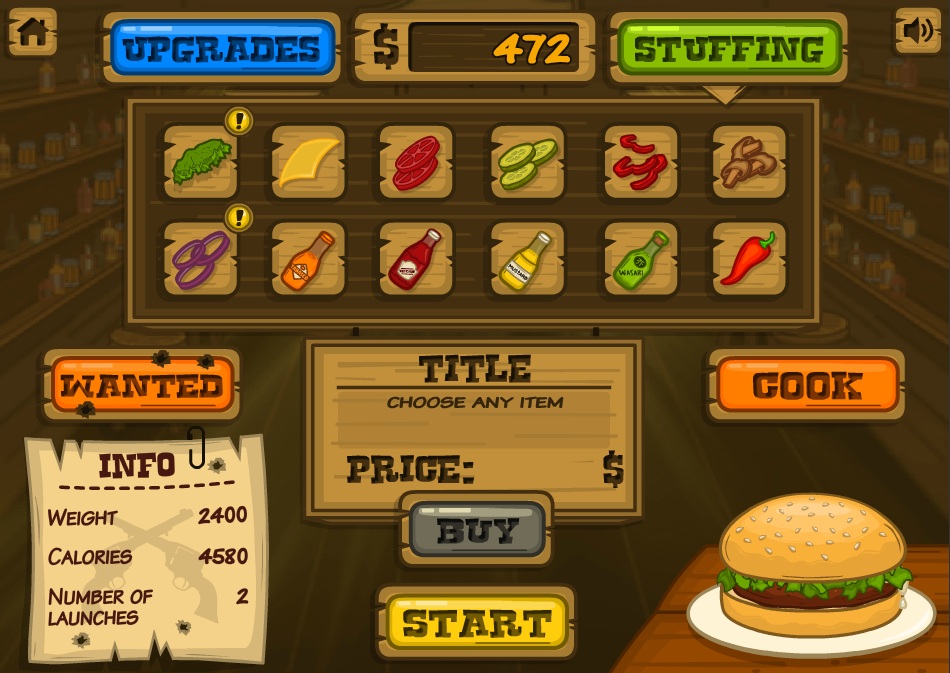
Task: Pick the orange sauce bottle
Action: click(x=309, y=259)
